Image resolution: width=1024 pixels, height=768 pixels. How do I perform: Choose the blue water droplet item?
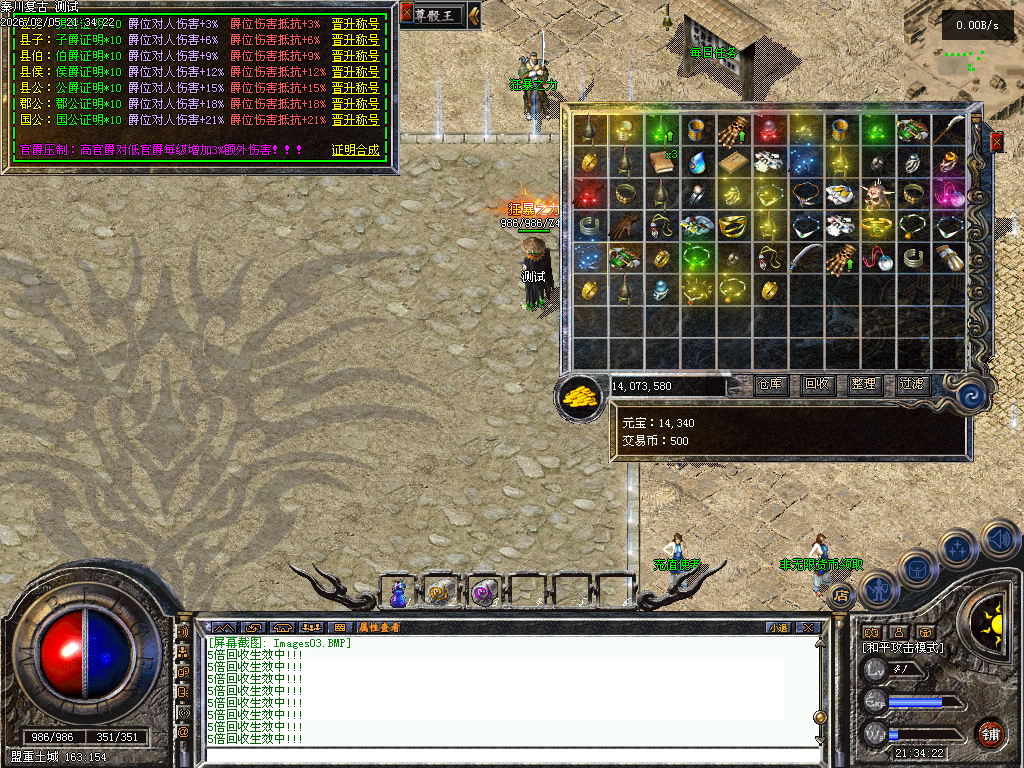coord(697,162)
